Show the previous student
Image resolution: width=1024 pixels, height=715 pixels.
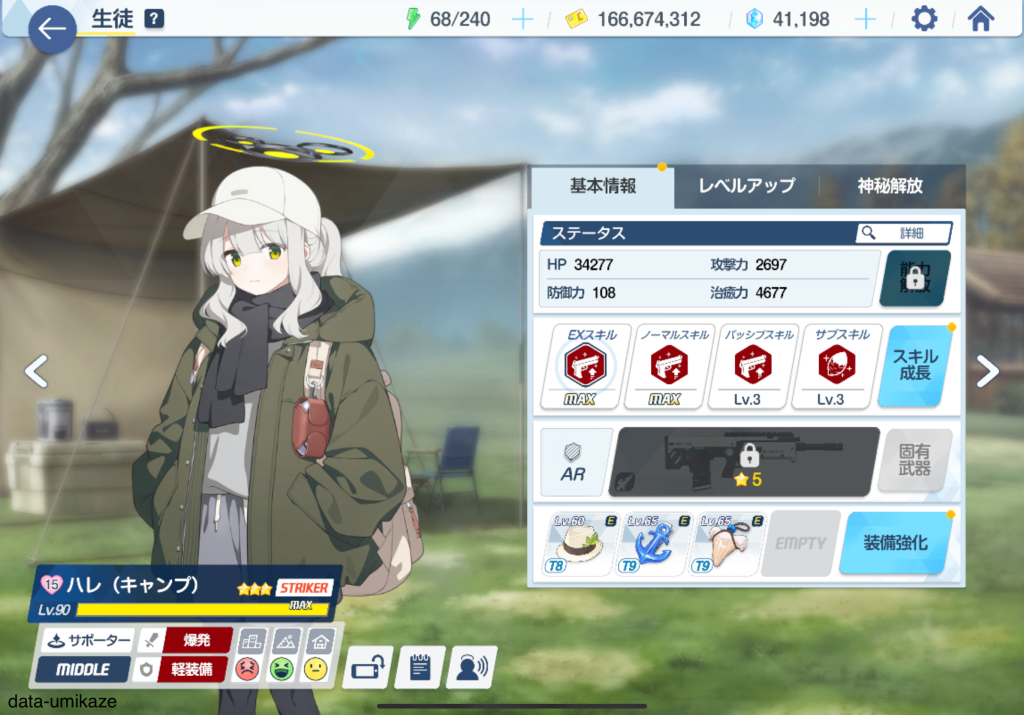click(36, 371)
